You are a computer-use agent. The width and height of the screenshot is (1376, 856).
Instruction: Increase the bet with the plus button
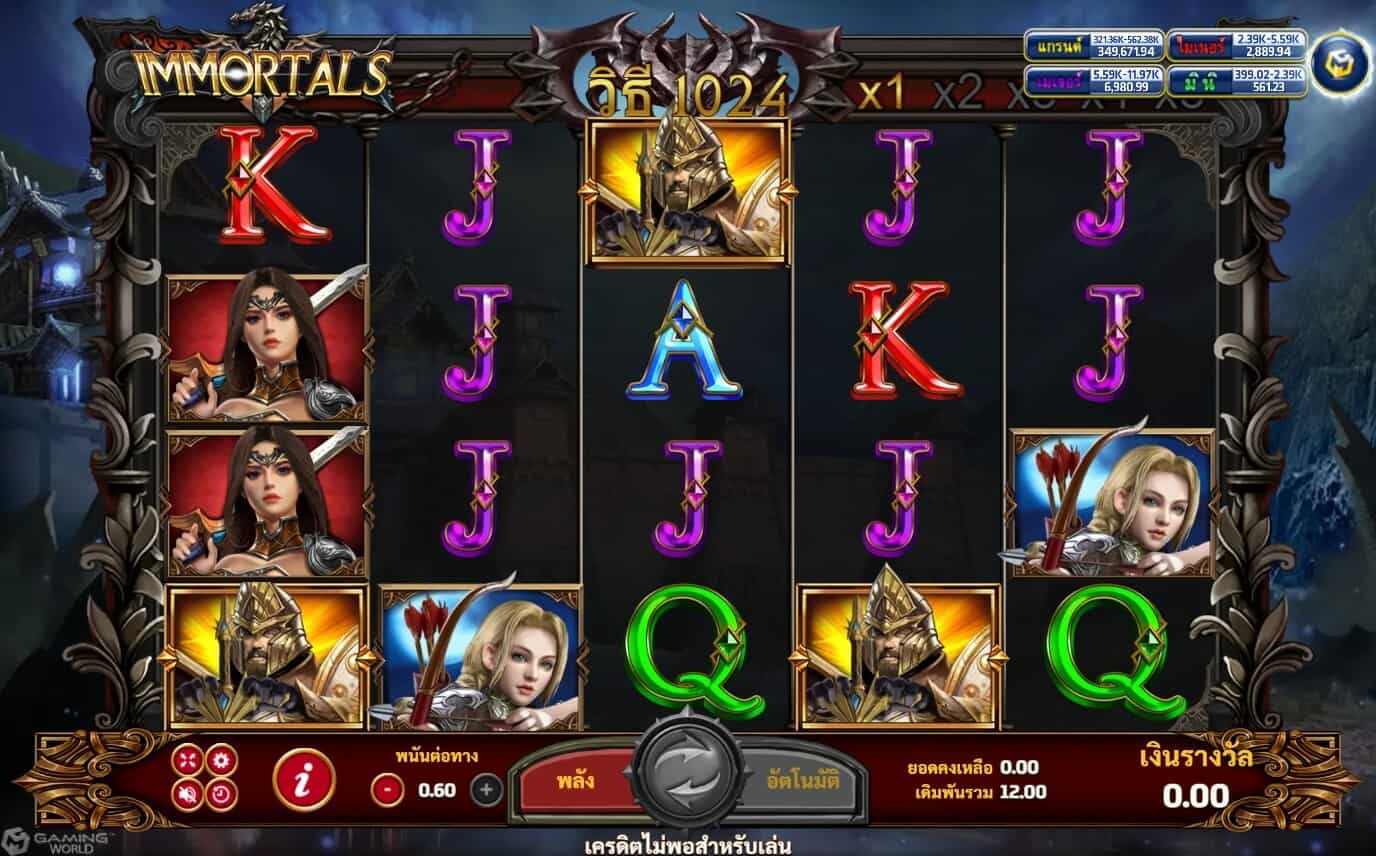click(486, 790)
